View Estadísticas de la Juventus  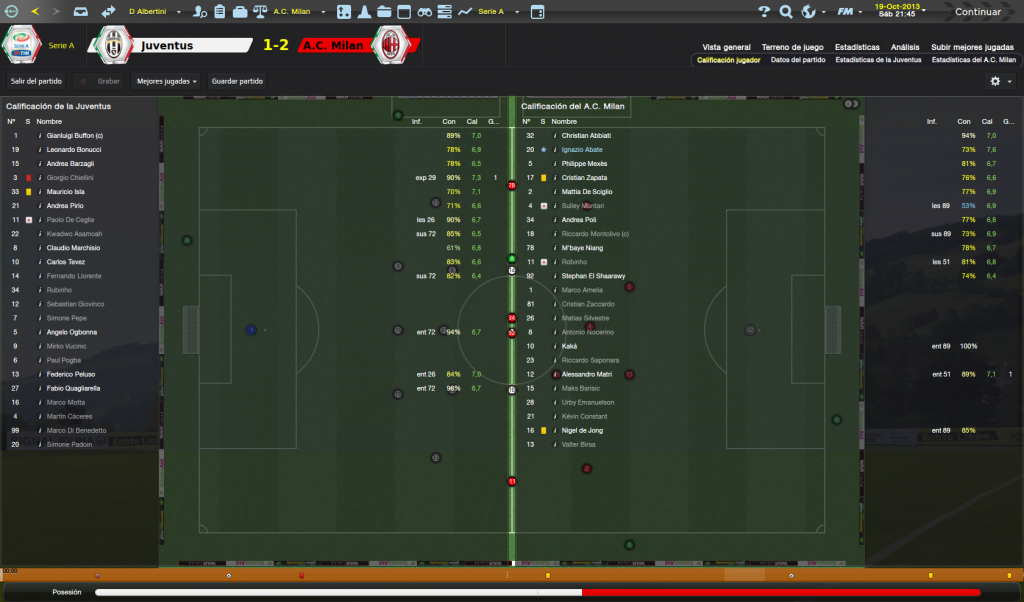(x=878, y=60)
